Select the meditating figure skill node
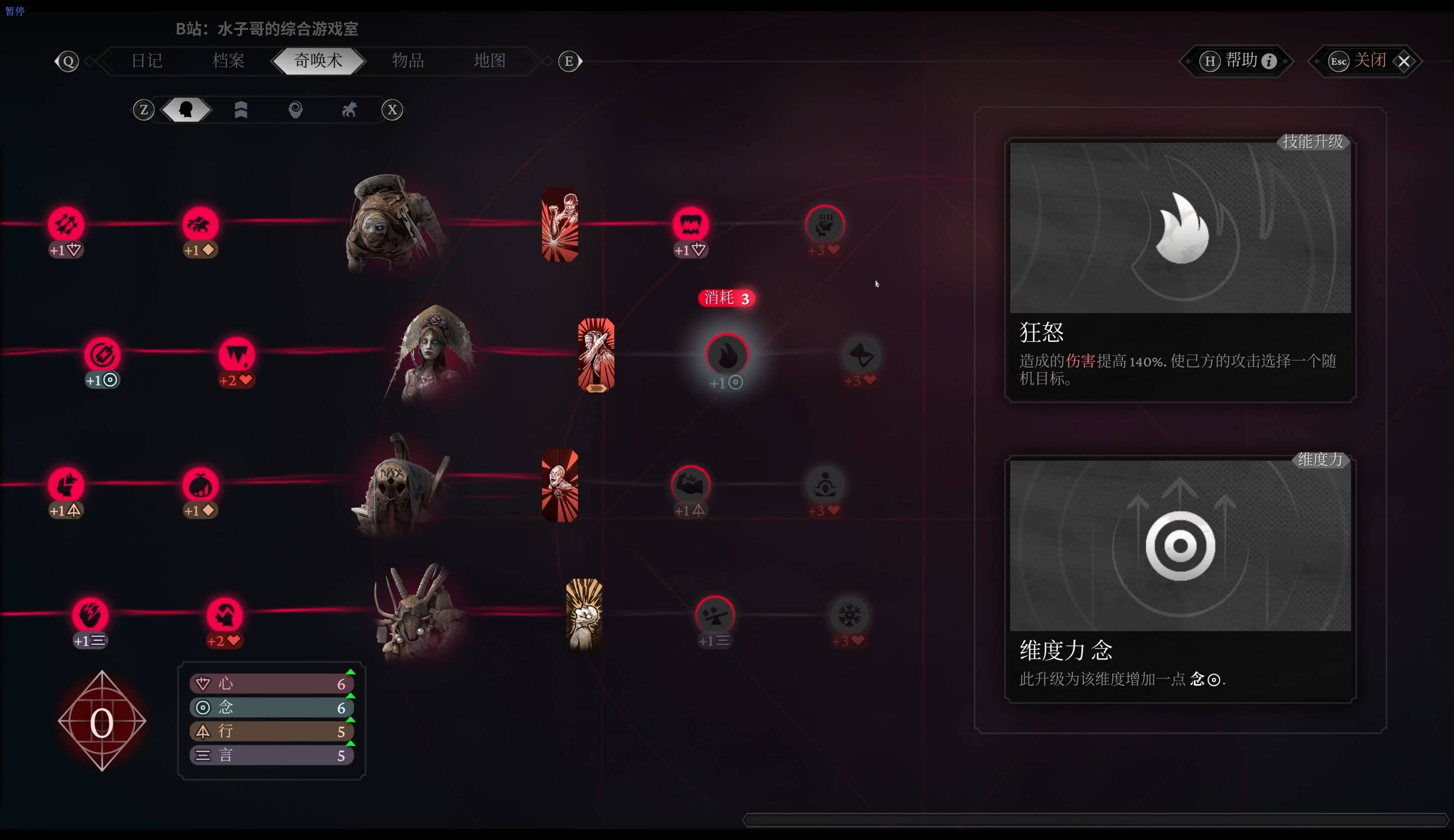The height and width of the screenshot is (840, 1454). pyautogui.click(x=825, y=485)
